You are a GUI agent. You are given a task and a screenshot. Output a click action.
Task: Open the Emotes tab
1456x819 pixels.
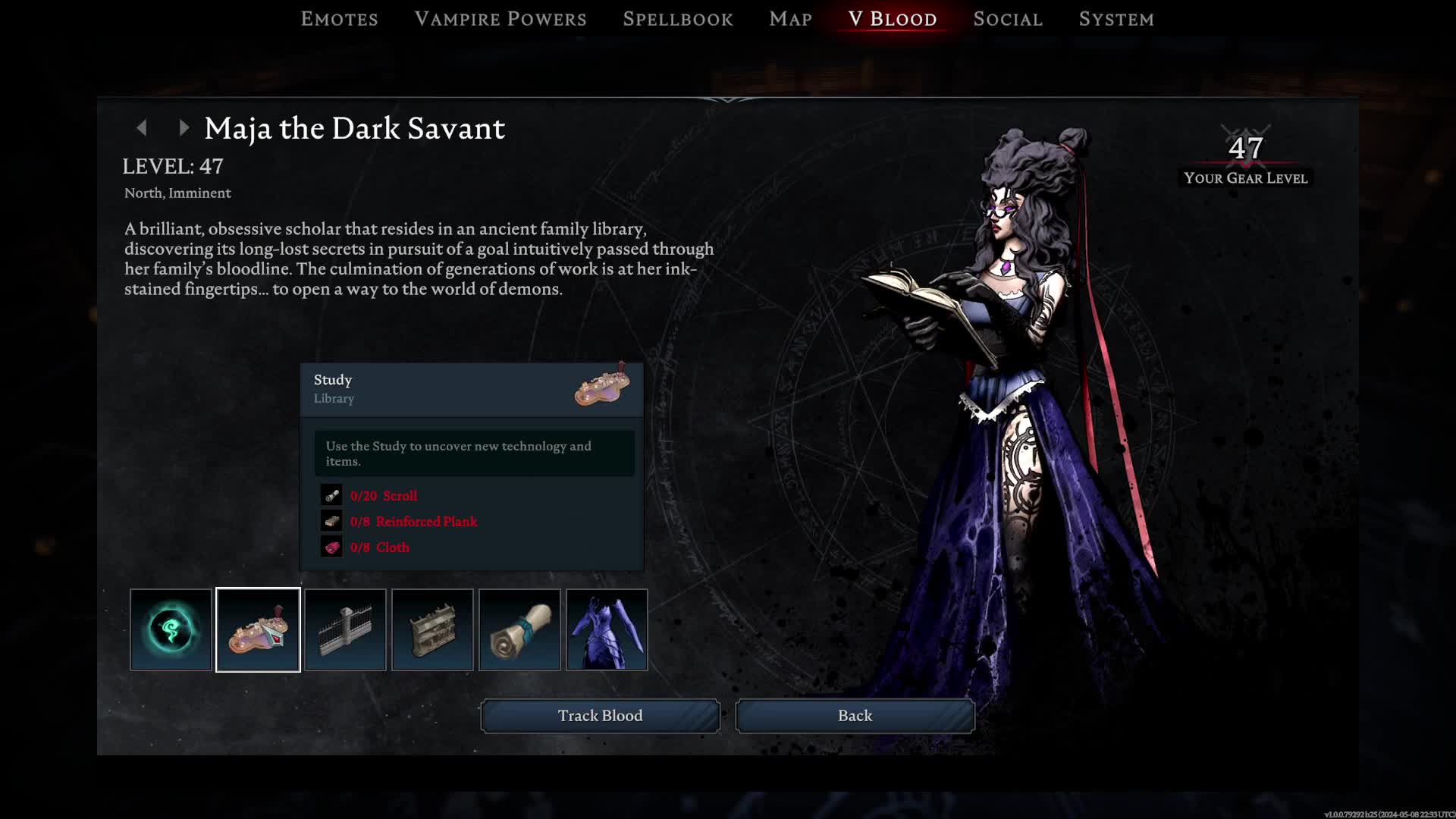point(339,19)
